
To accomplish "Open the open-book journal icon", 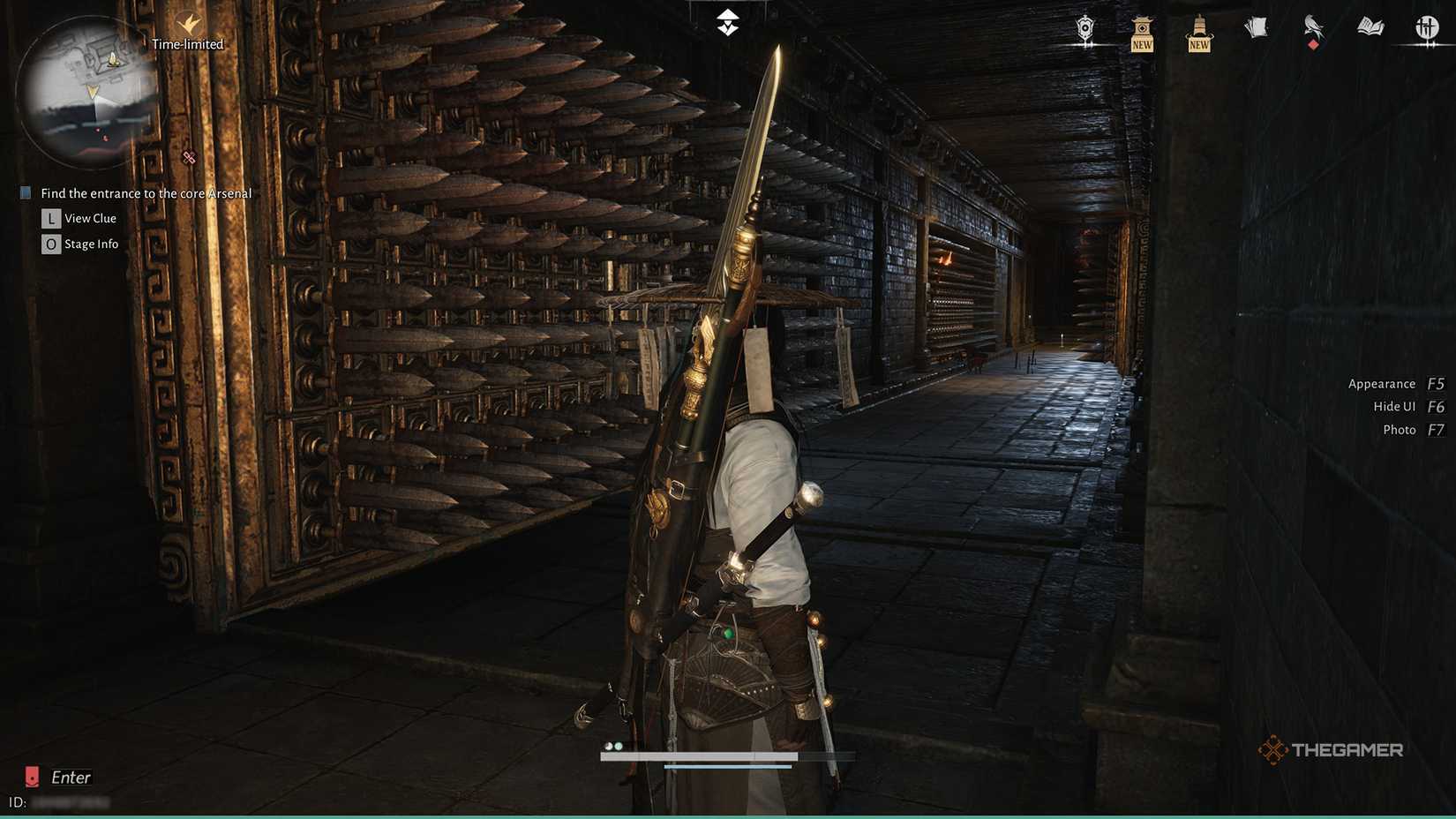I will [1370, 28].
